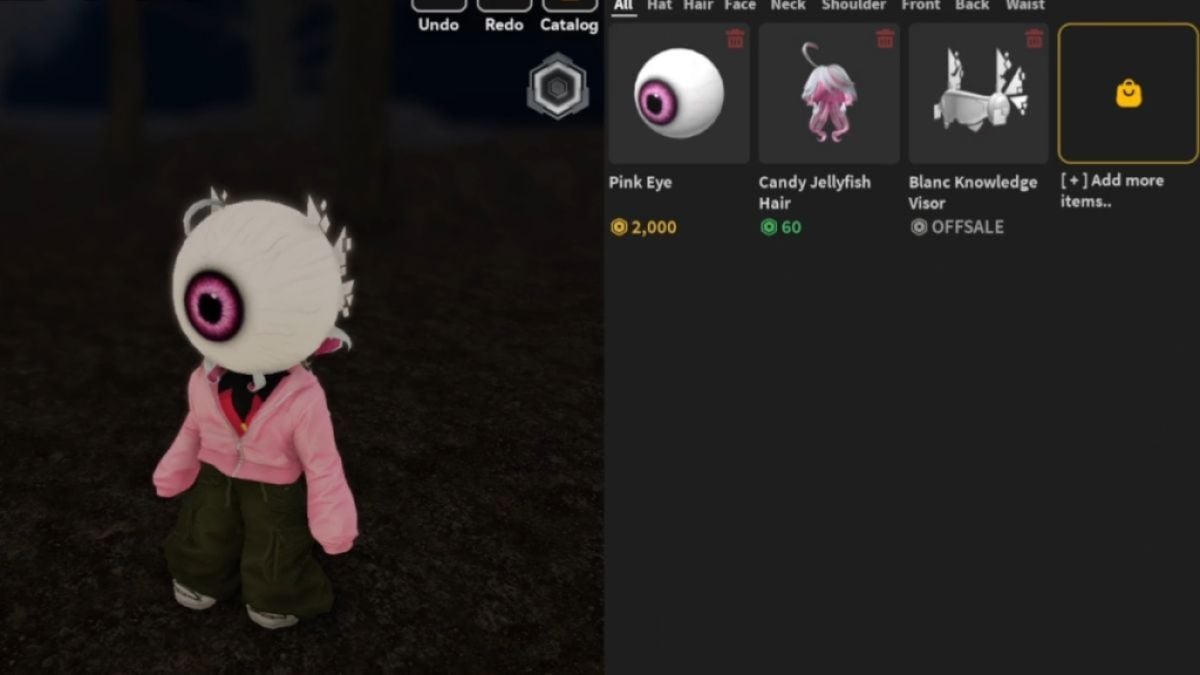Remove Pink Eye with its trash icon
This screenshot has width=1200, height=675.
735,39
